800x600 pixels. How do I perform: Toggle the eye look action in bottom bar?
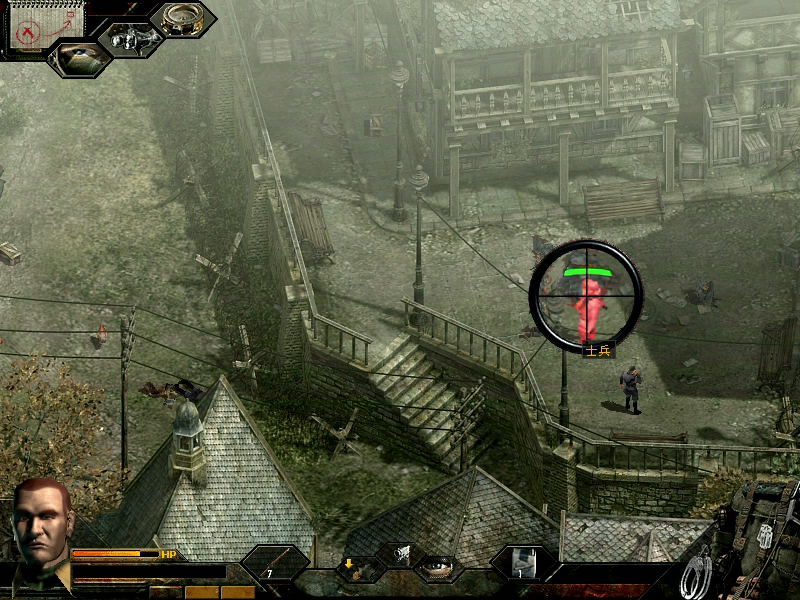(438, 567)
